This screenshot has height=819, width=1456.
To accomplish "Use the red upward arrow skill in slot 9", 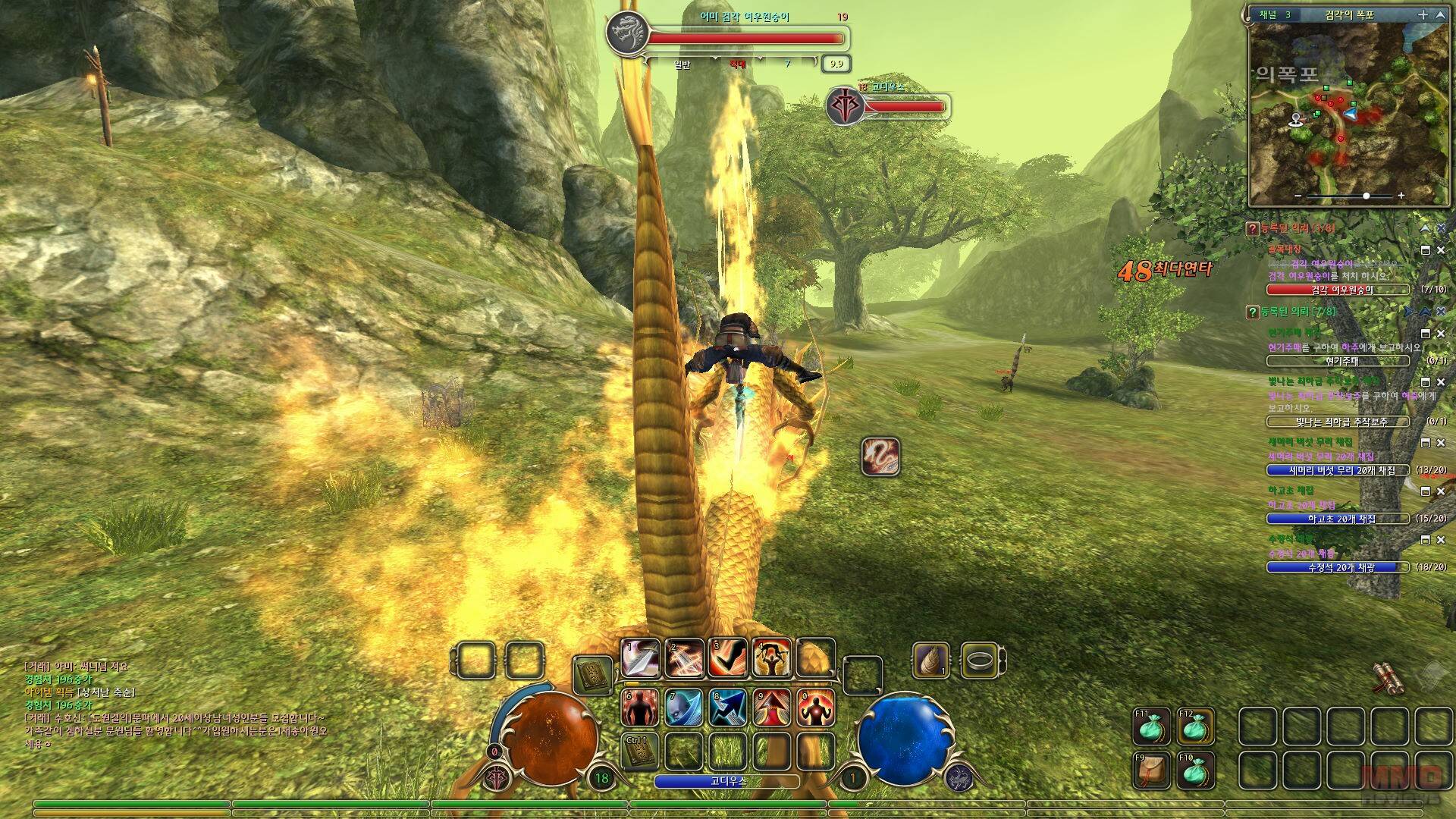I will [x=772, y=708].
